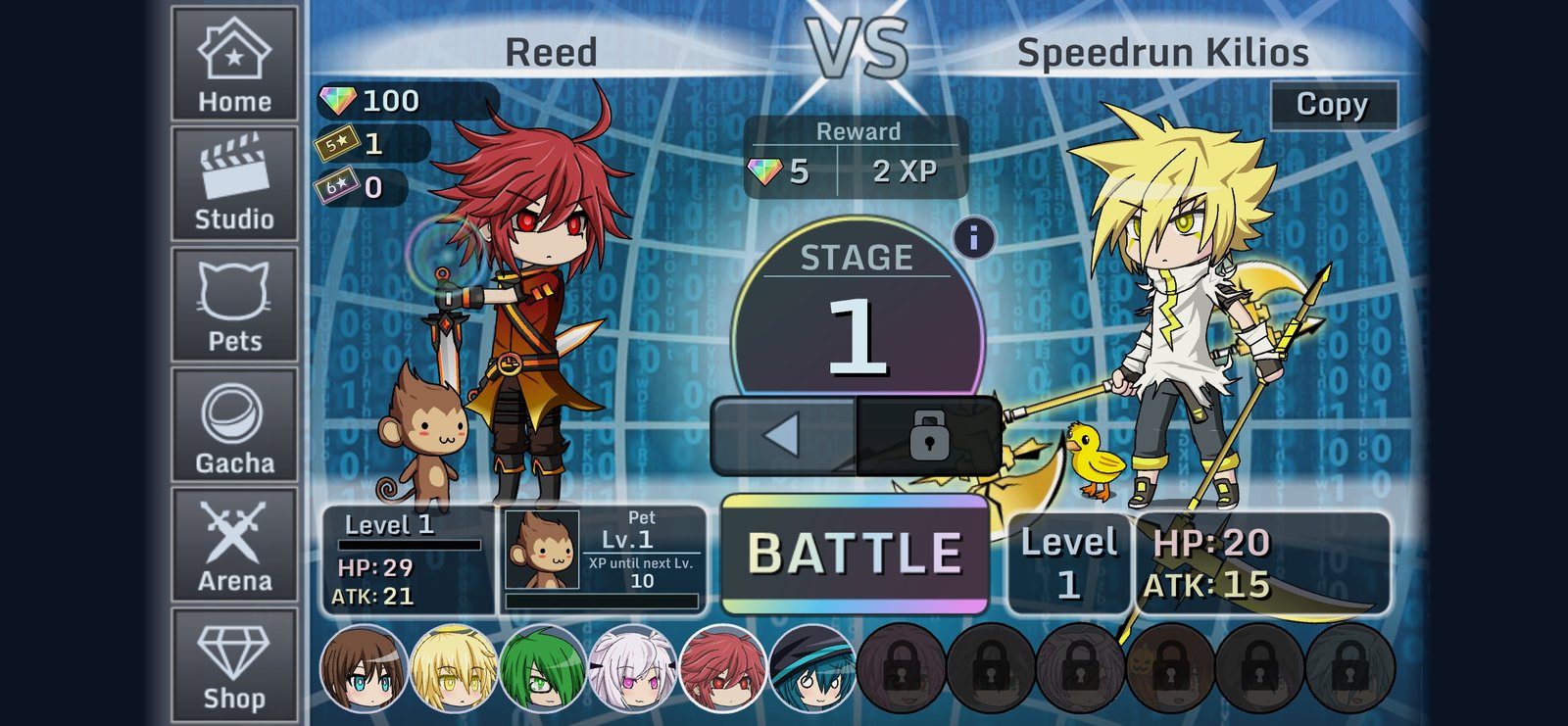
Task: Open the monkey pet panel
Action: pos(603,558)
